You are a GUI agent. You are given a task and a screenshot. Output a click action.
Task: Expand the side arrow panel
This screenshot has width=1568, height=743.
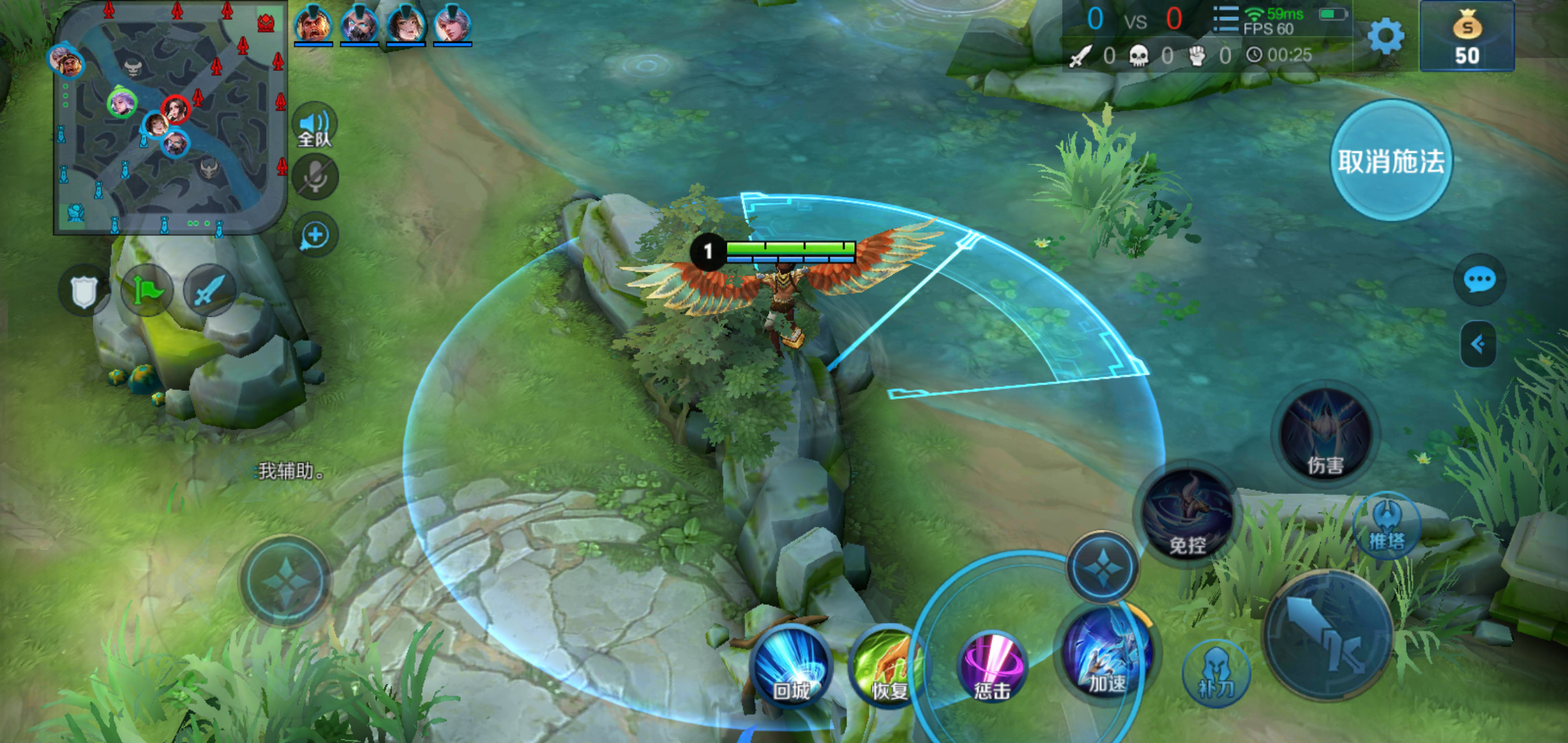pyautogui.click(x=1478, y=343)
